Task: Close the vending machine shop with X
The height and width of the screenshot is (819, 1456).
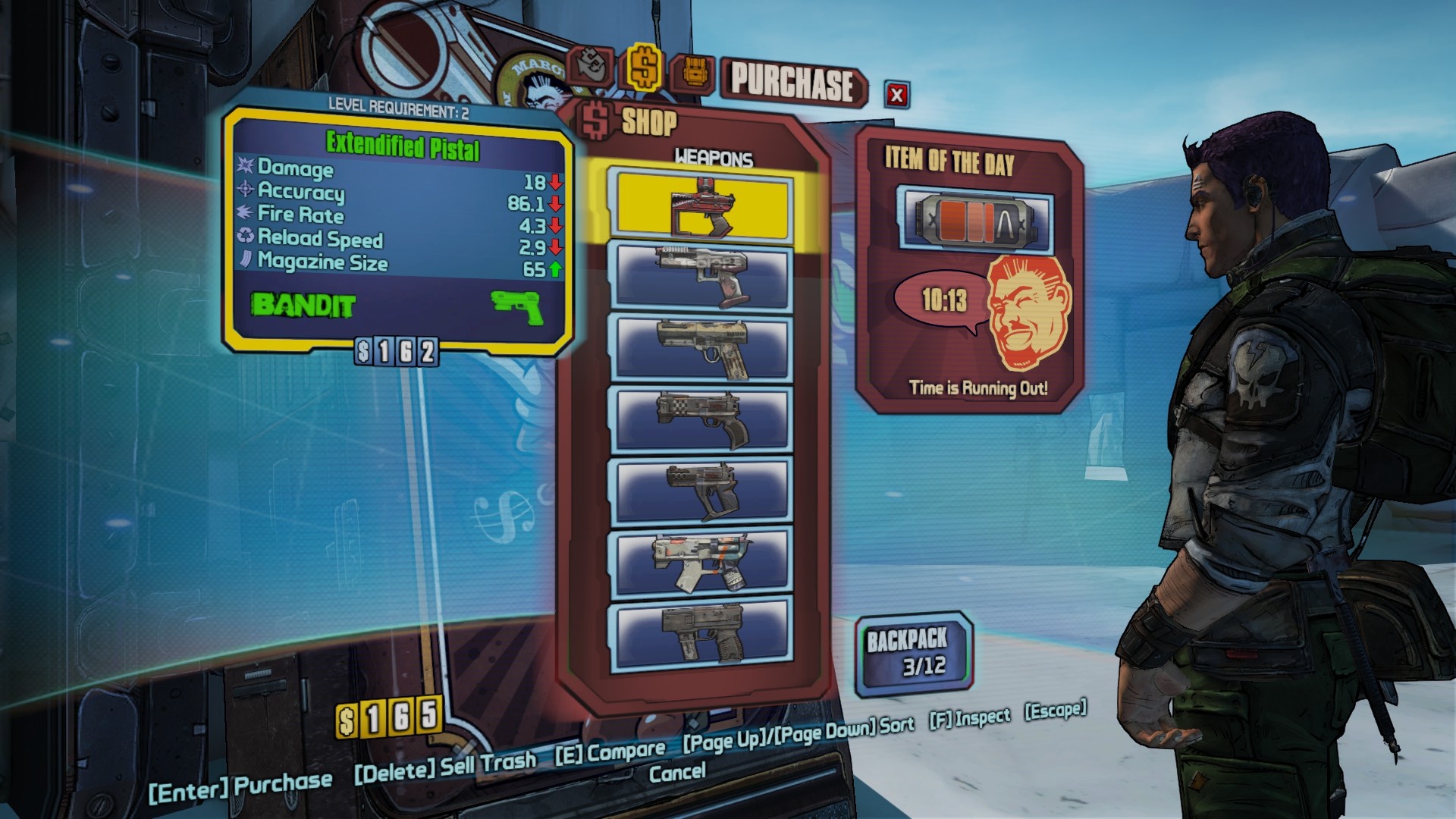Action: [x=897, y=95]
